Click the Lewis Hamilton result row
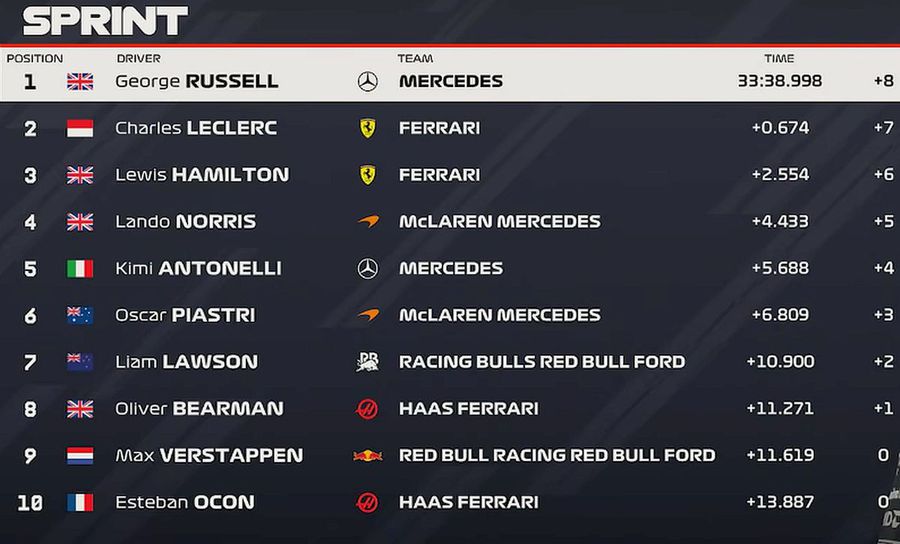Screen dimensions: 900x544 [x=202, y=175]
